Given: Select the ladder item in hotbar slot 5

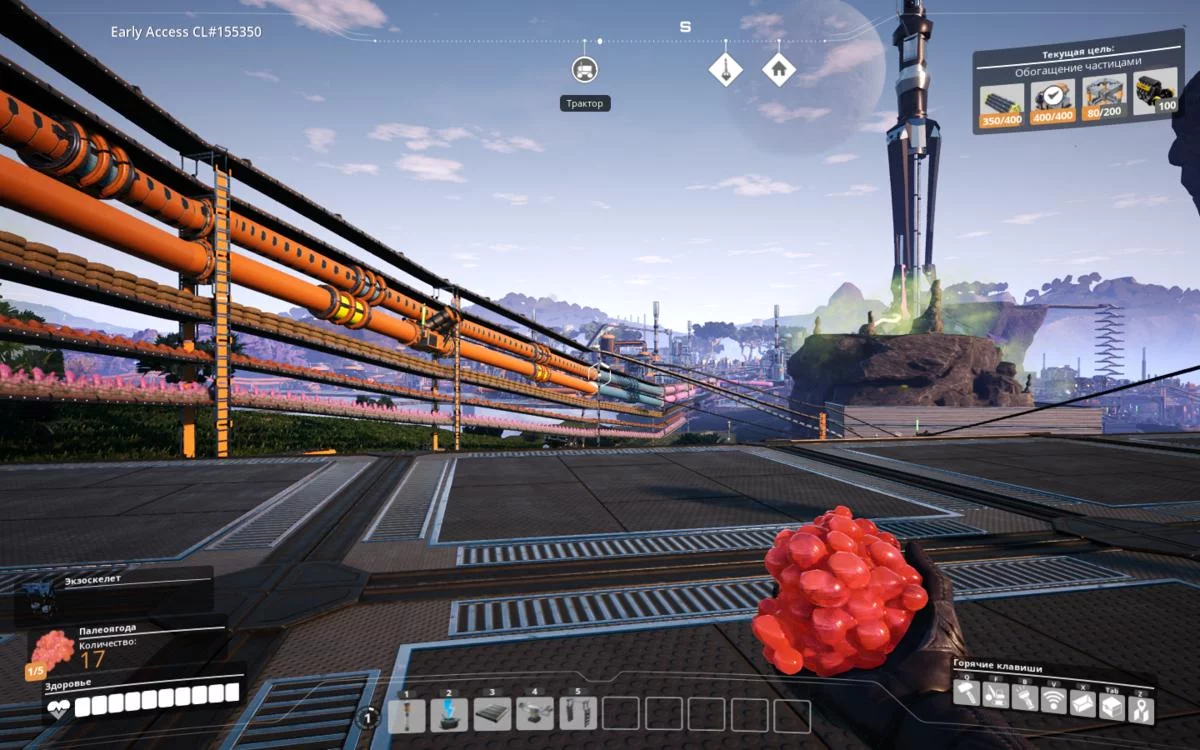Looking at the screenshot, I should tap(578, 714).
